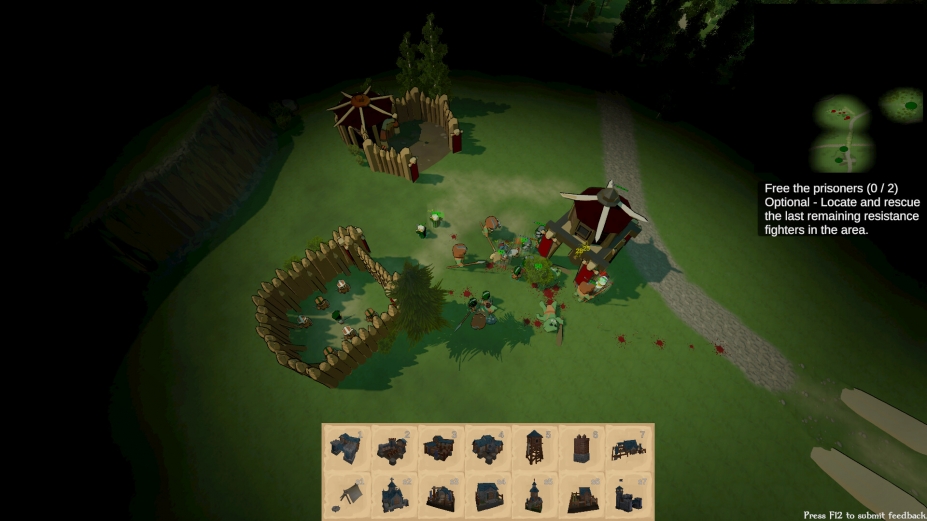This screenshot has height=521, width=927.
Task: Choose the castle building in slot 2
Action: 393,447
